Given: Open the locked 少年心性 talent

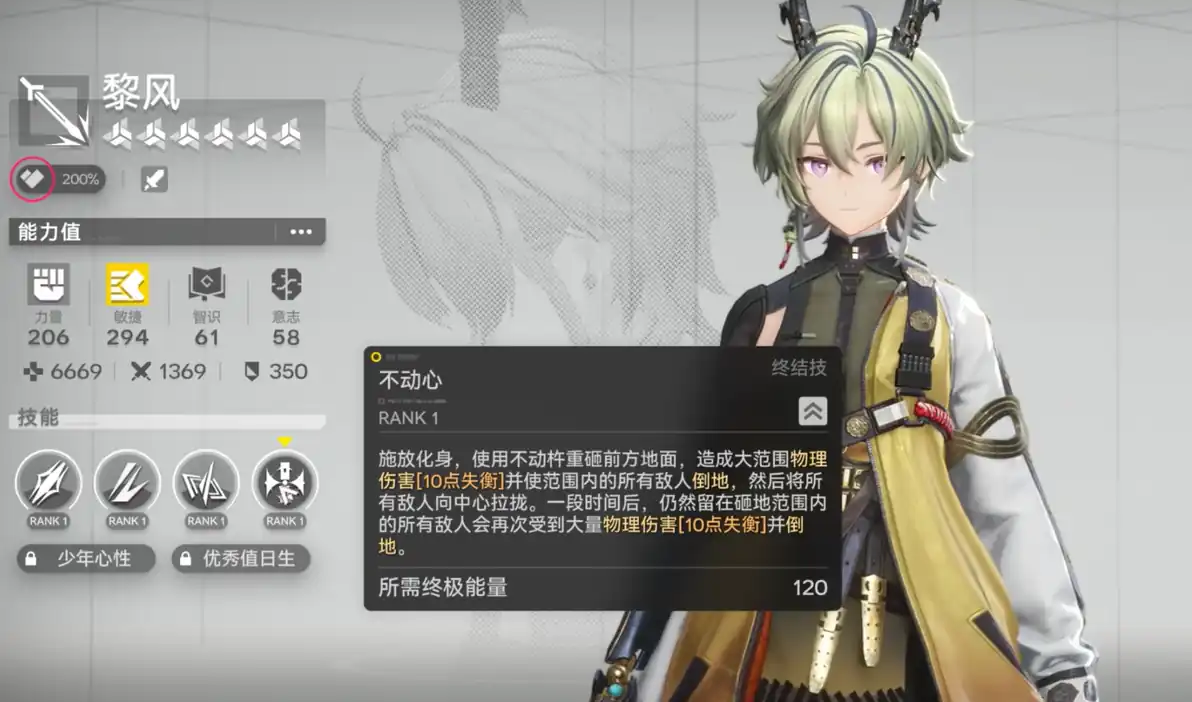Looking at the screenshot, I should (86, 559).
